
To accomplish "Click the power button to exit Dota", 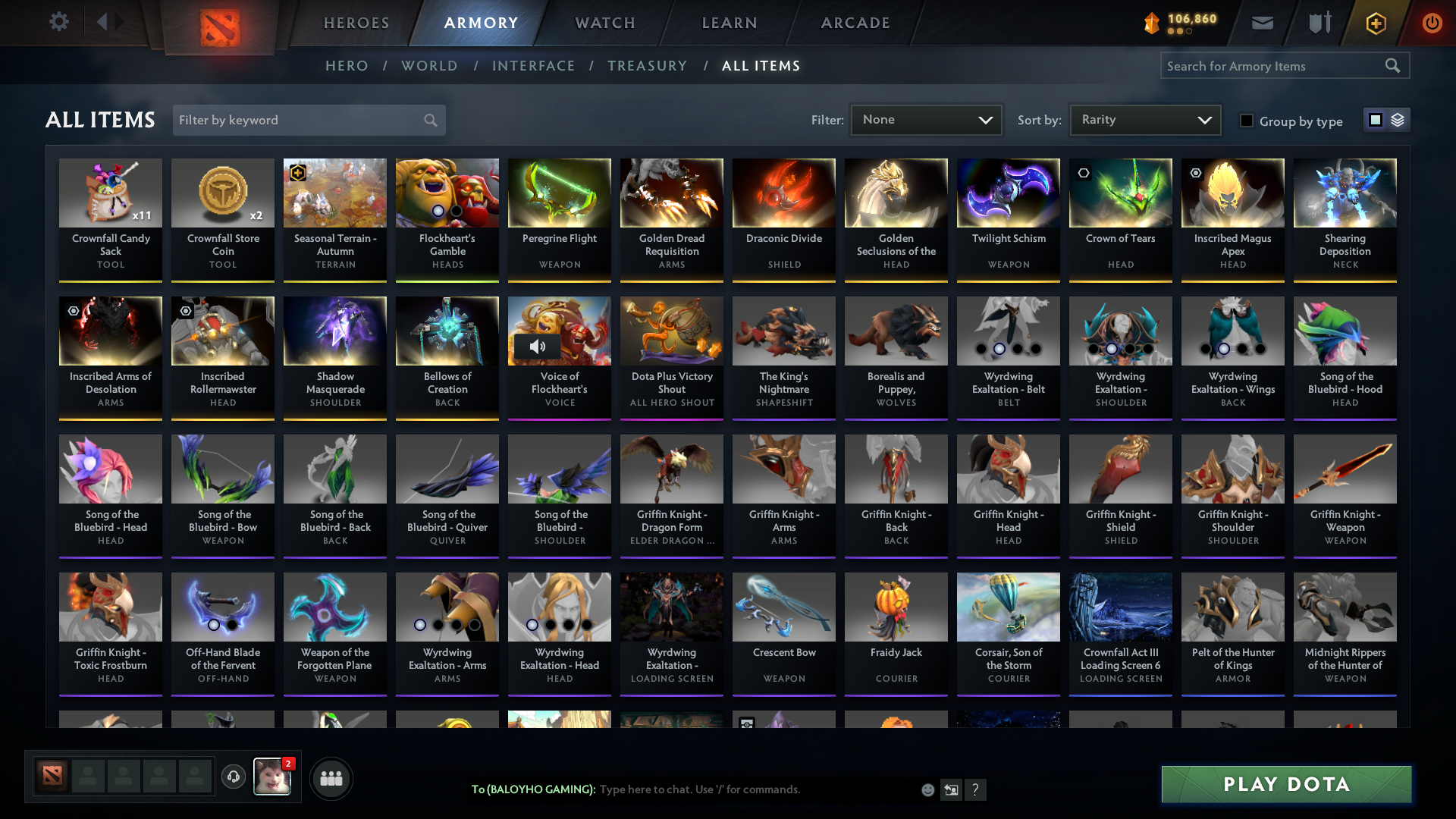I will (1432, 23).
